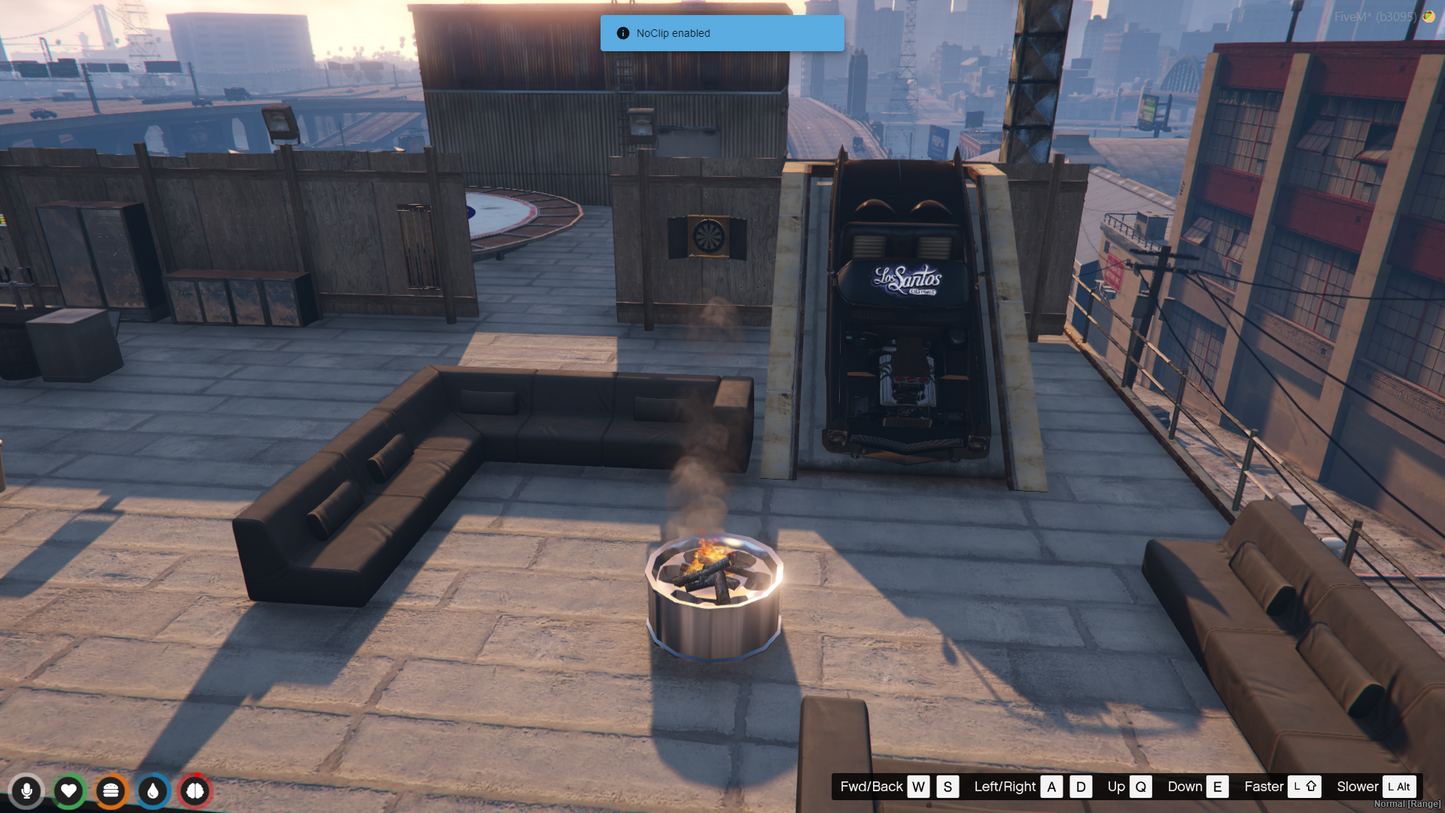Dismiss the NoClip enabled notification
The width and height of the screenshot is (1445, 813).
pyautogui.click(x=721, y=33)
